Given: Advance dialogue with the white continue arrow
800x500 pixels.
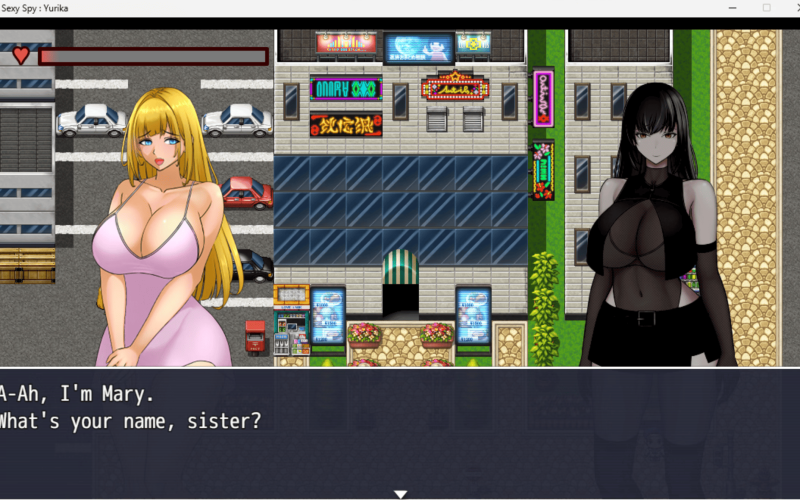Looking at the screenshot, I should pos(400,494).
